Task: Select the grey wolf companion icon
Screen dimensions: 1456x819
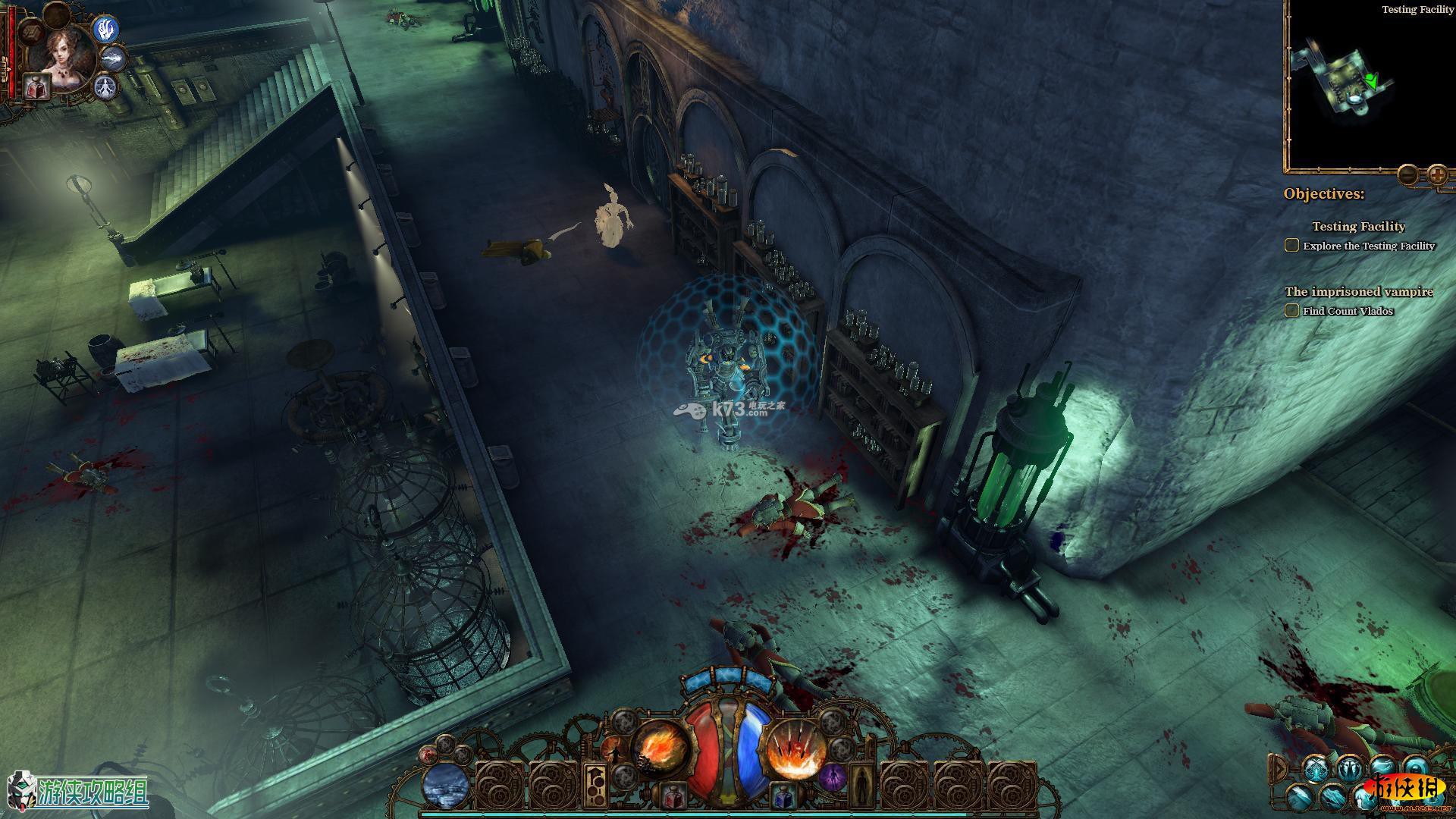Action: [x=112, y=58]
